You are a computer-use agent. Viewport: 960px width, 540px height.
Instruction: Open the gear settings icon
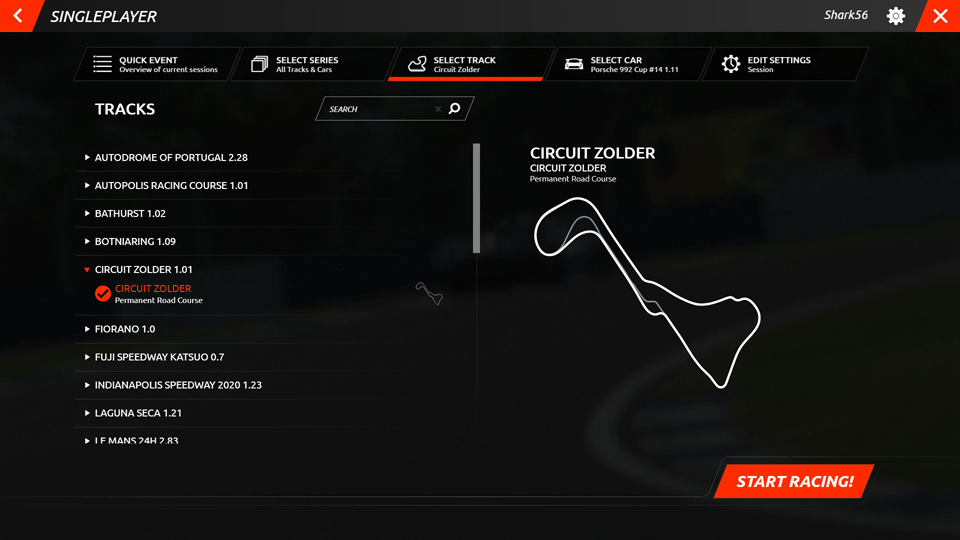896,16
